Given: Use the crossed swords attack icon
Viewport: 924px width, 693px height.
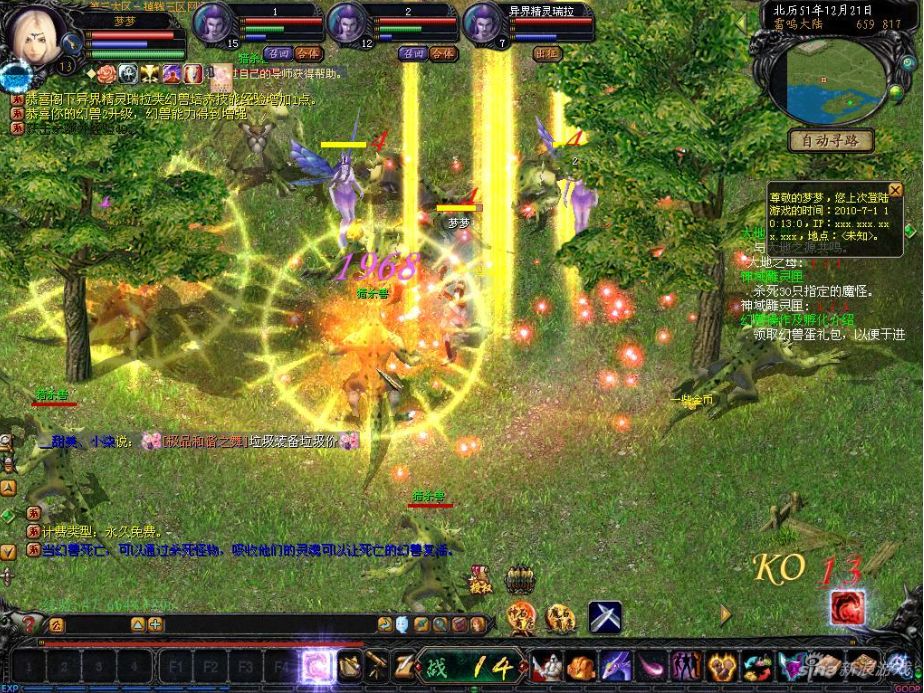Looking at the screenshot, I should point(604,614).
